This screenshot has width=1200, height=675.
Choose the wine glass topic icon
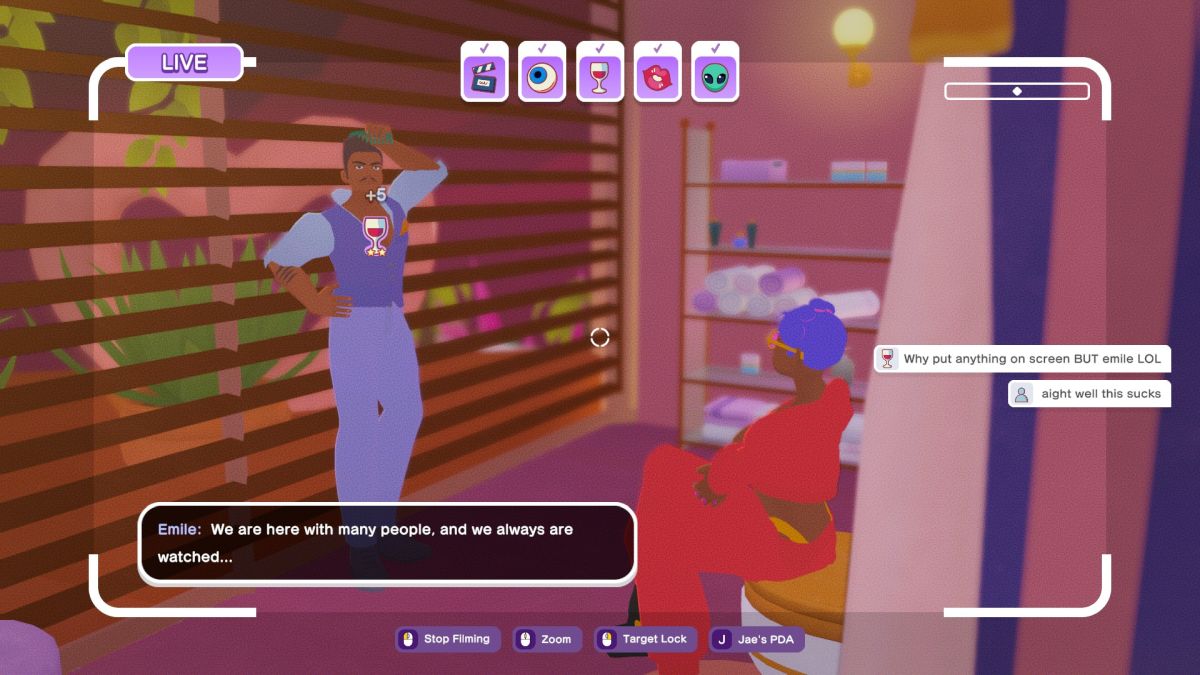[x=600, y=77]
